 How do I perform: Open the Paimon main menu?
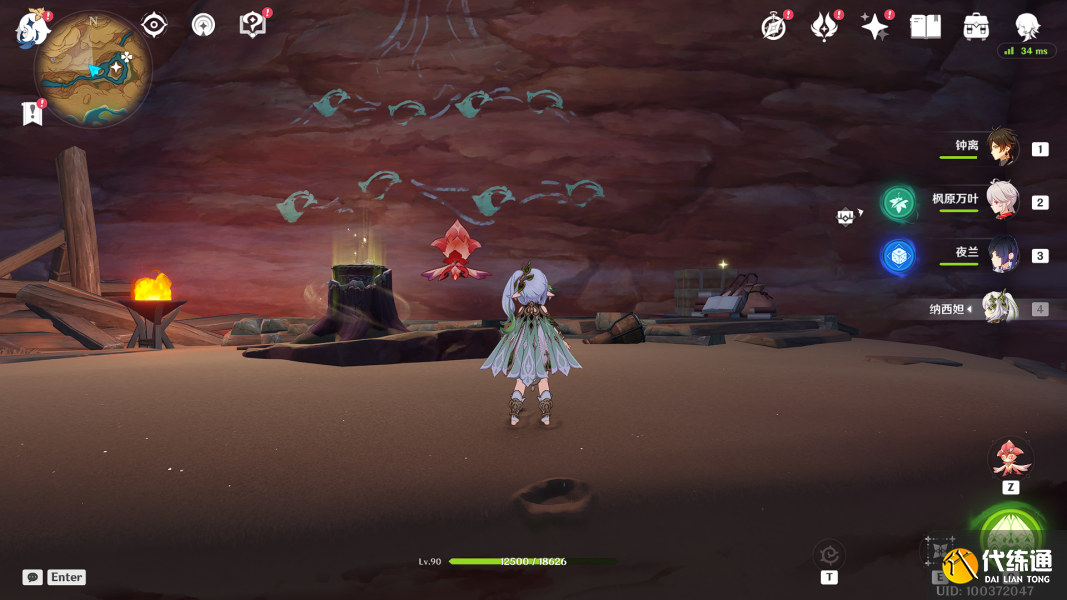pyautogui.click(x=31, y=27)
